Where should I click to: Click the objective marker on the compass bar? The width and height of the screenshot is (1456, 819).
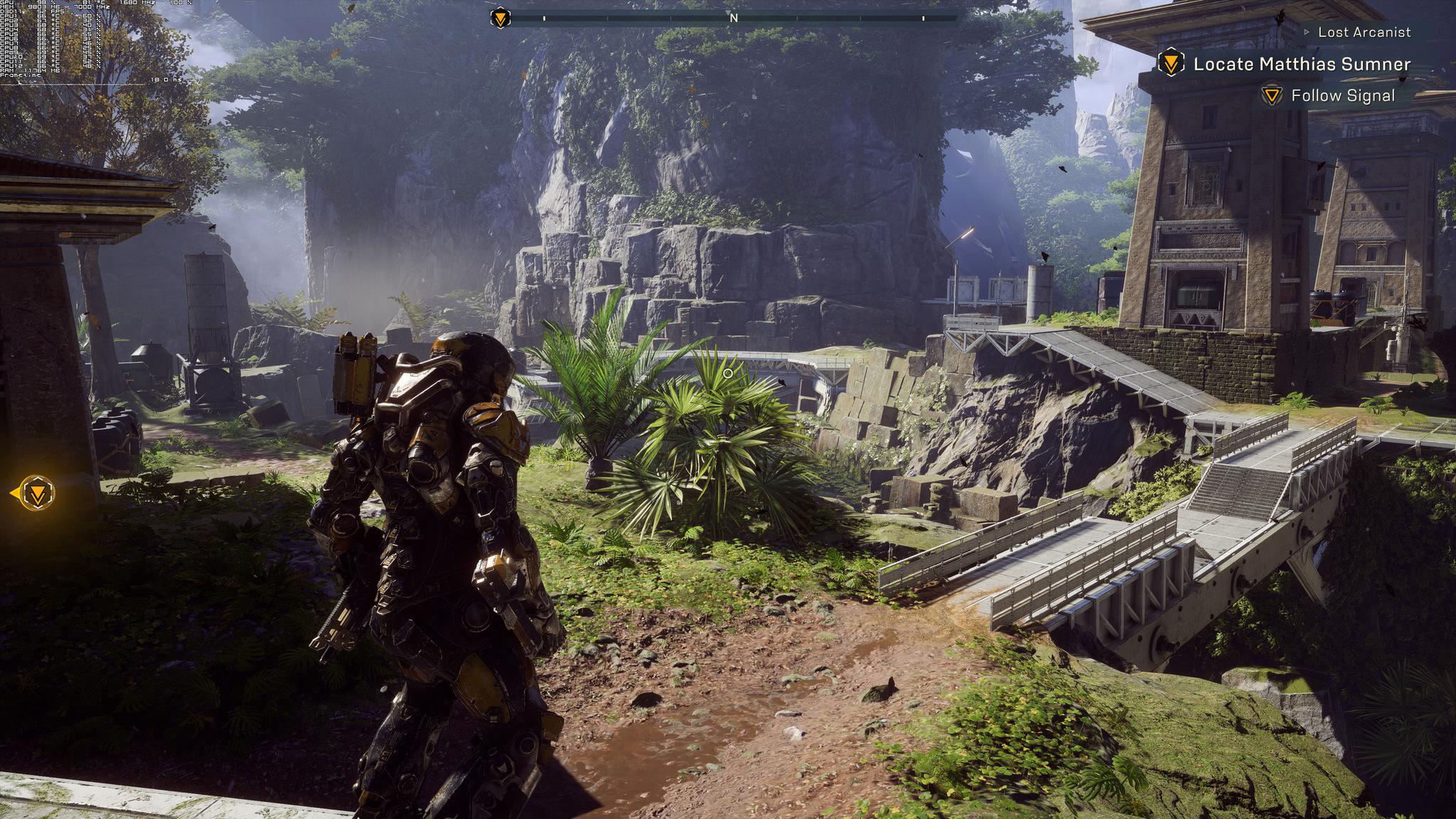point(500,18)
